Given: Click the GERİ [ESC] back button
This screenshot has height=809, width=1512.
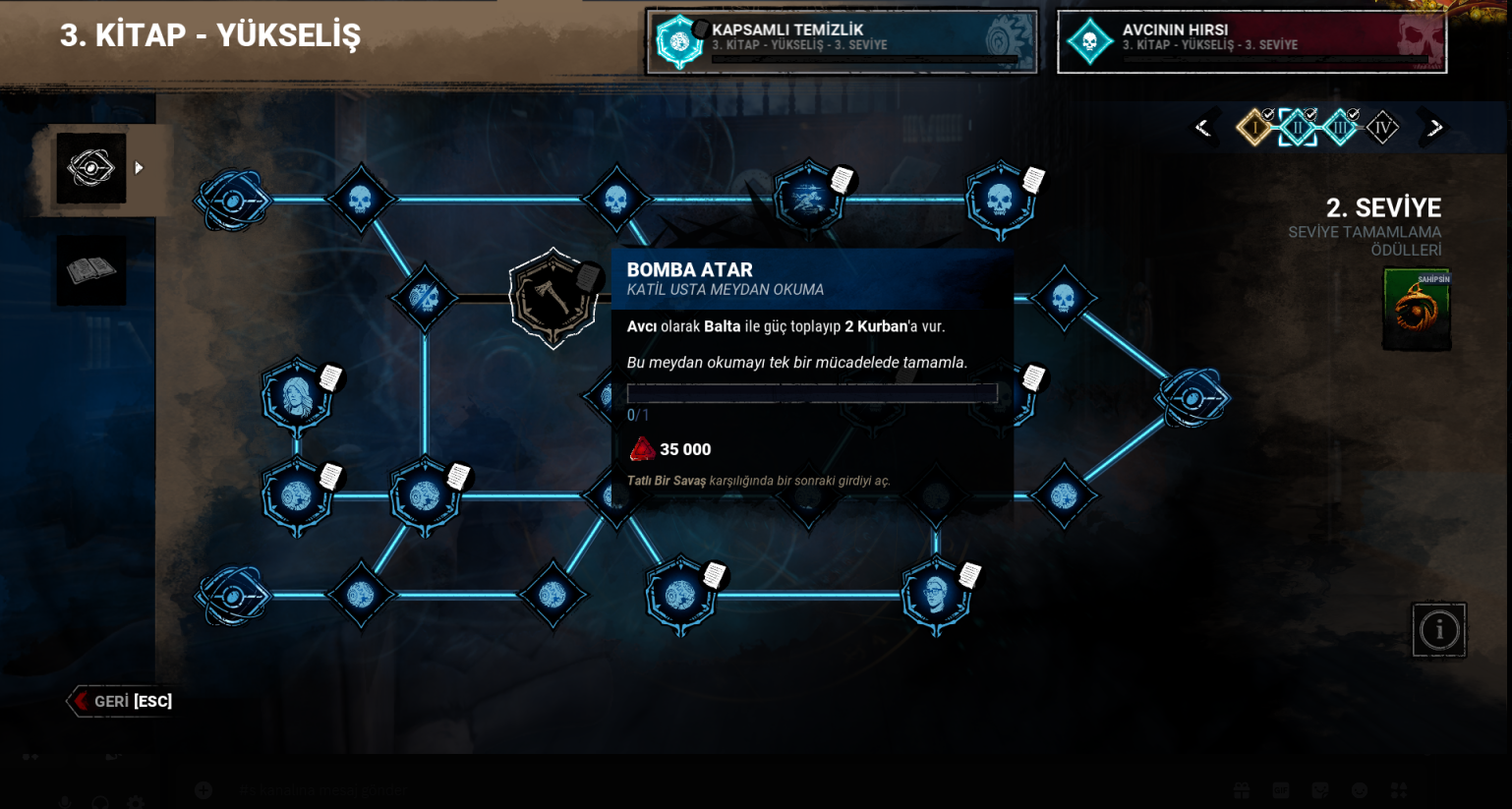Looking at the screenshot, I should coord(118,701).
